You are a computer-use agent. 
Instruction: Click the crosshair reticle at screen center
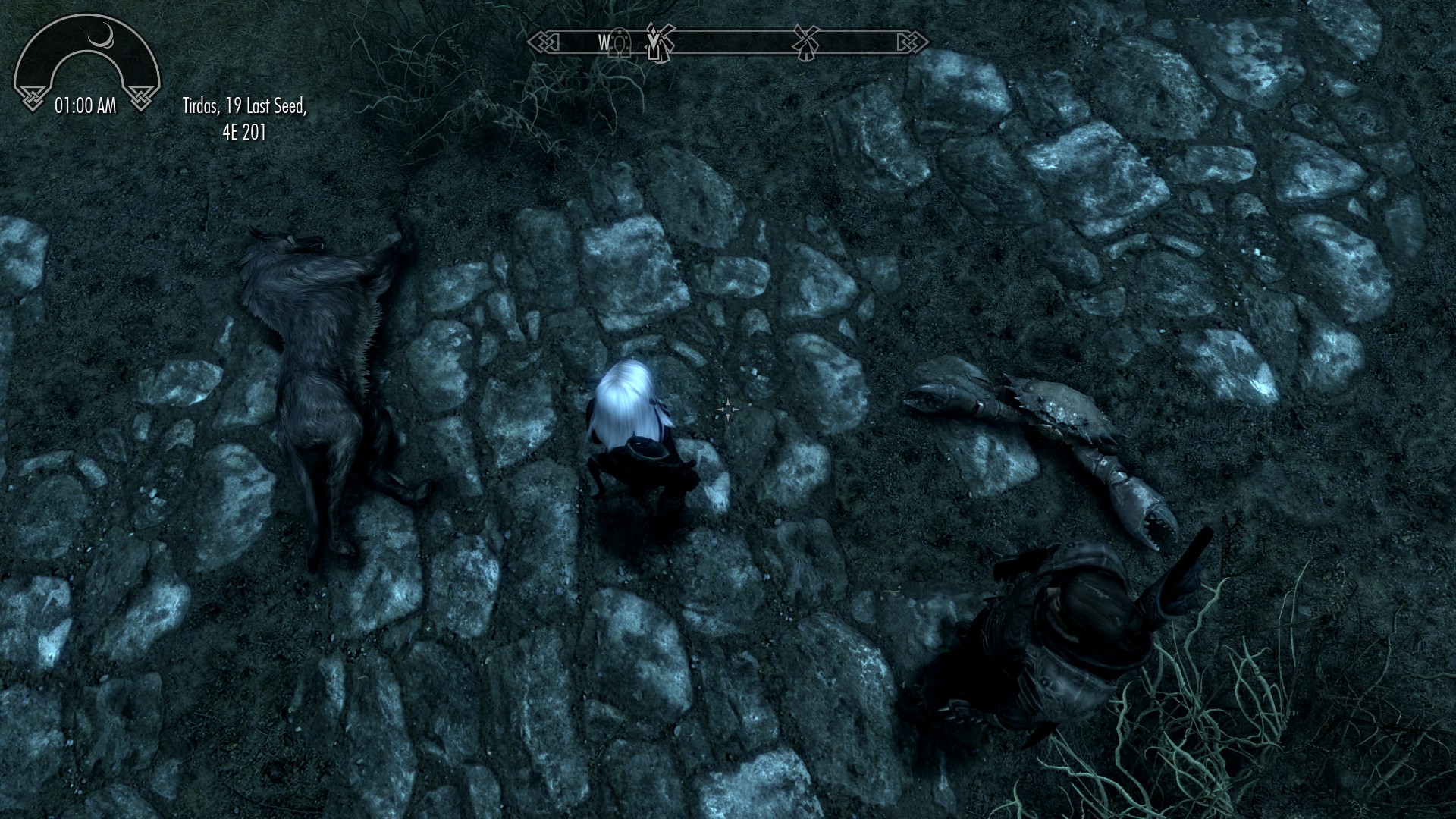(728, 409)
